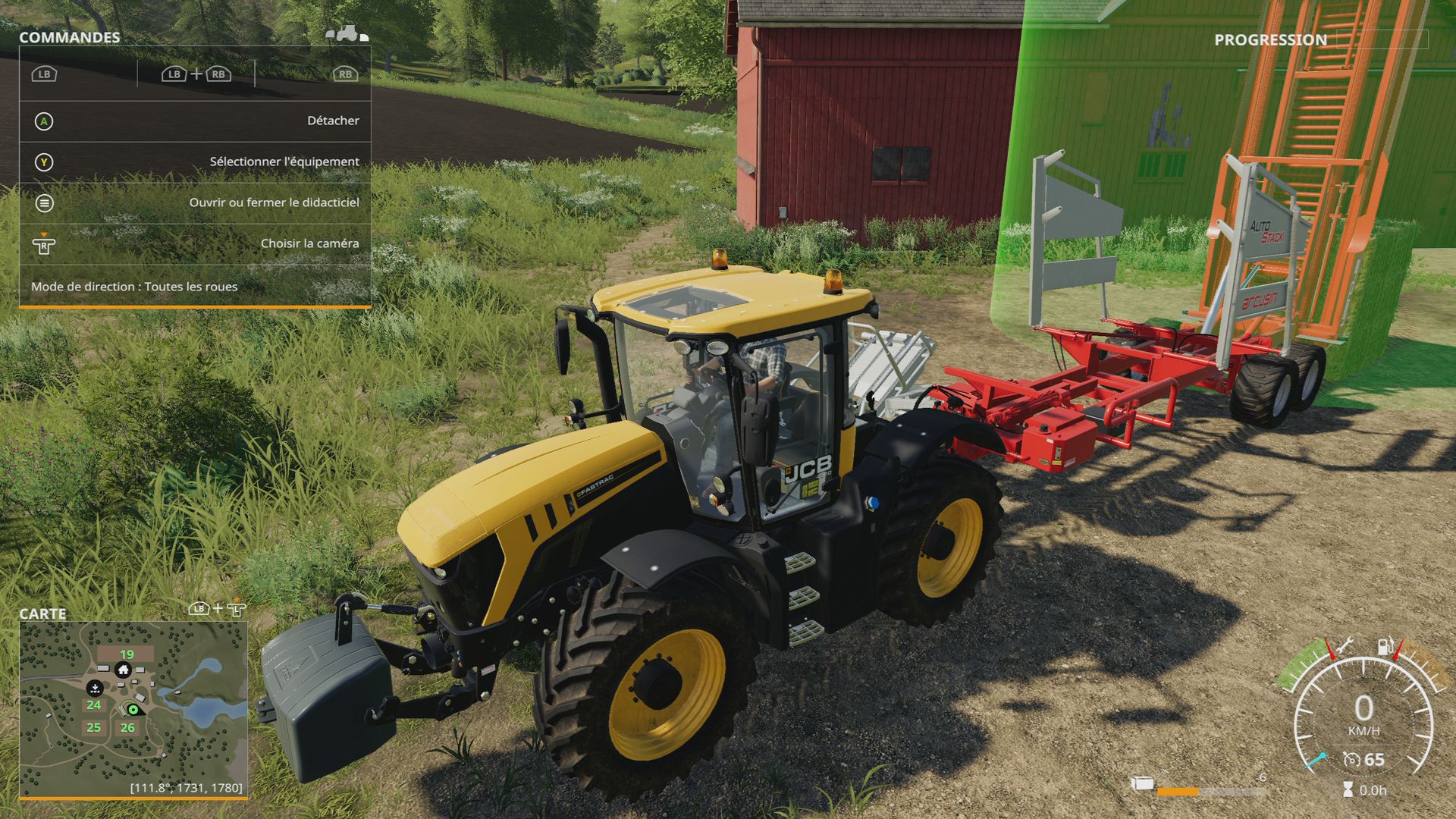Viewport: 1456px width, 819px height.
Task: Expand the LB control group
Action: pyautogui.click(x=44, y=74)
